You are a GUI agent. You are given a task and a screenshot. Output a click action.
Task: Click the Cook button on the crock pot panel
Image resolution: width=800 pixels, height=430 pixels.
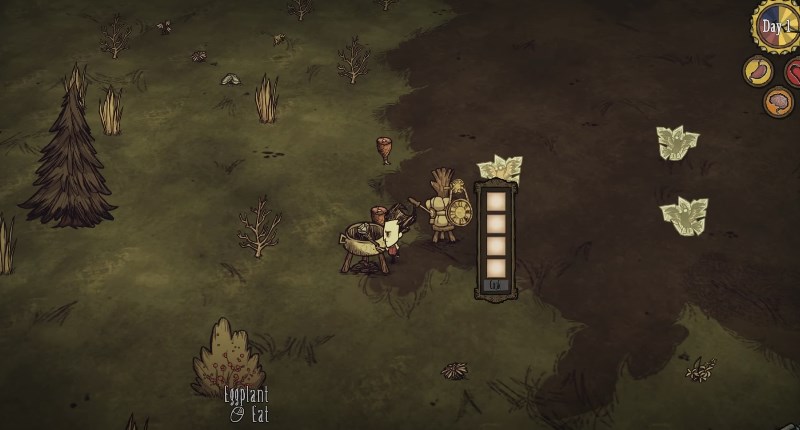click(496, 286)
